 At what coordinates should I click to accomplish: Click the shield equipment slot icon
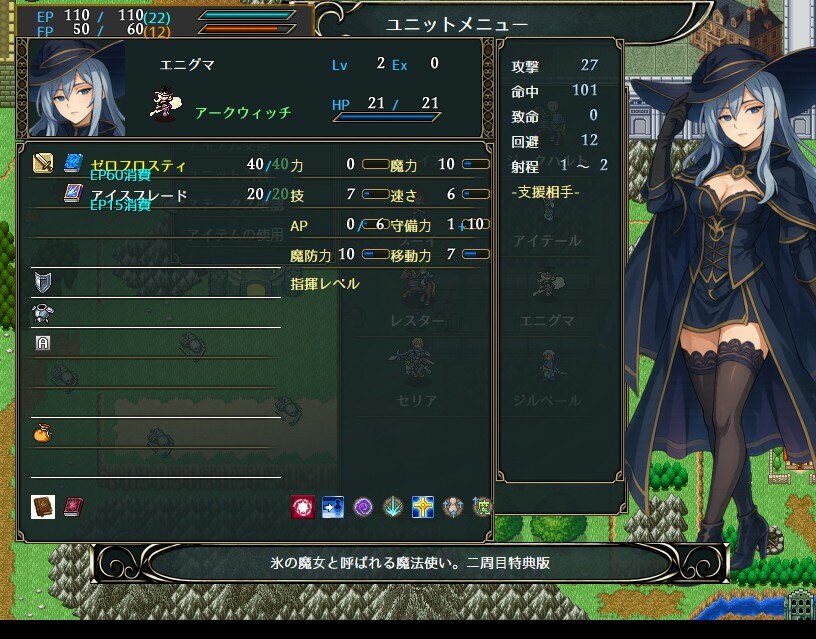click(42, 281)
